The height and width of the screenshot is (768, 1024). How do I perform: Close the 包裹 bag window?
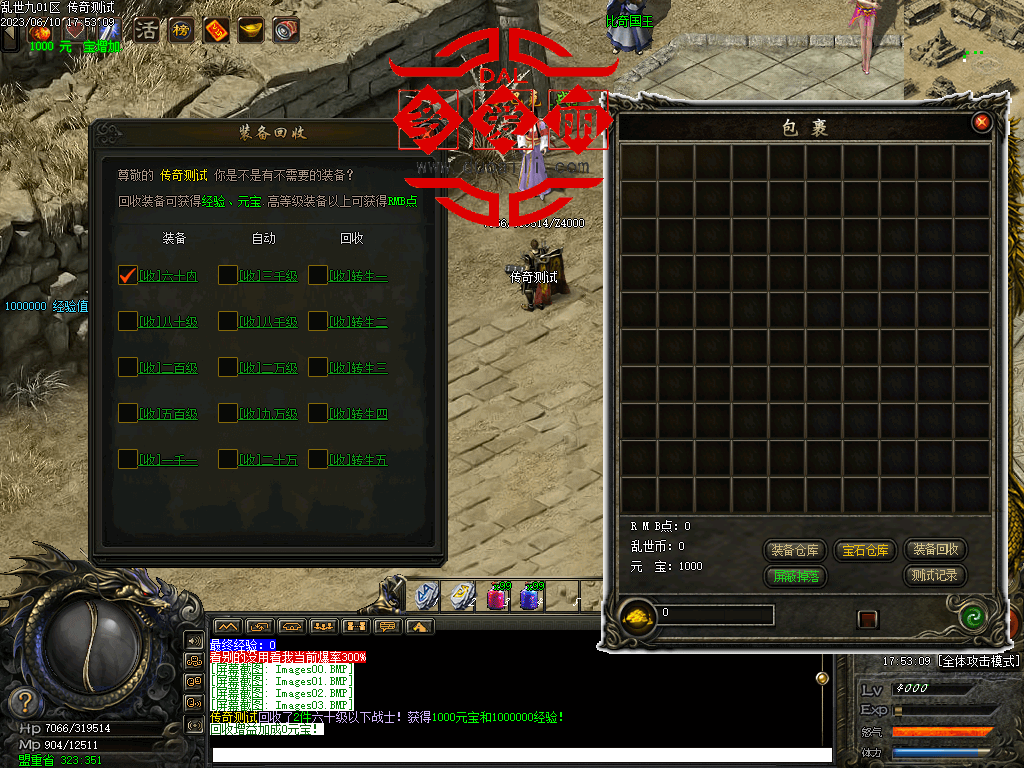click(982, 122)
